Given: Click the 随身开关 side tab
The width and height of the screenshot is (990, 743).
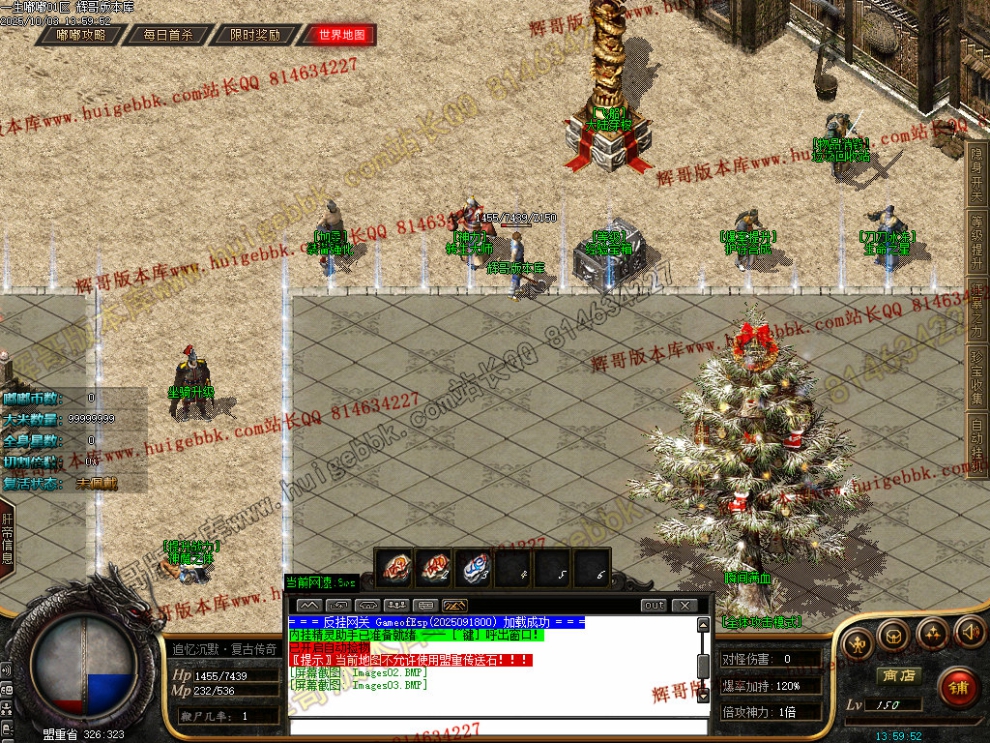Looking at the screenshot, I should click(x=977, y=169).
